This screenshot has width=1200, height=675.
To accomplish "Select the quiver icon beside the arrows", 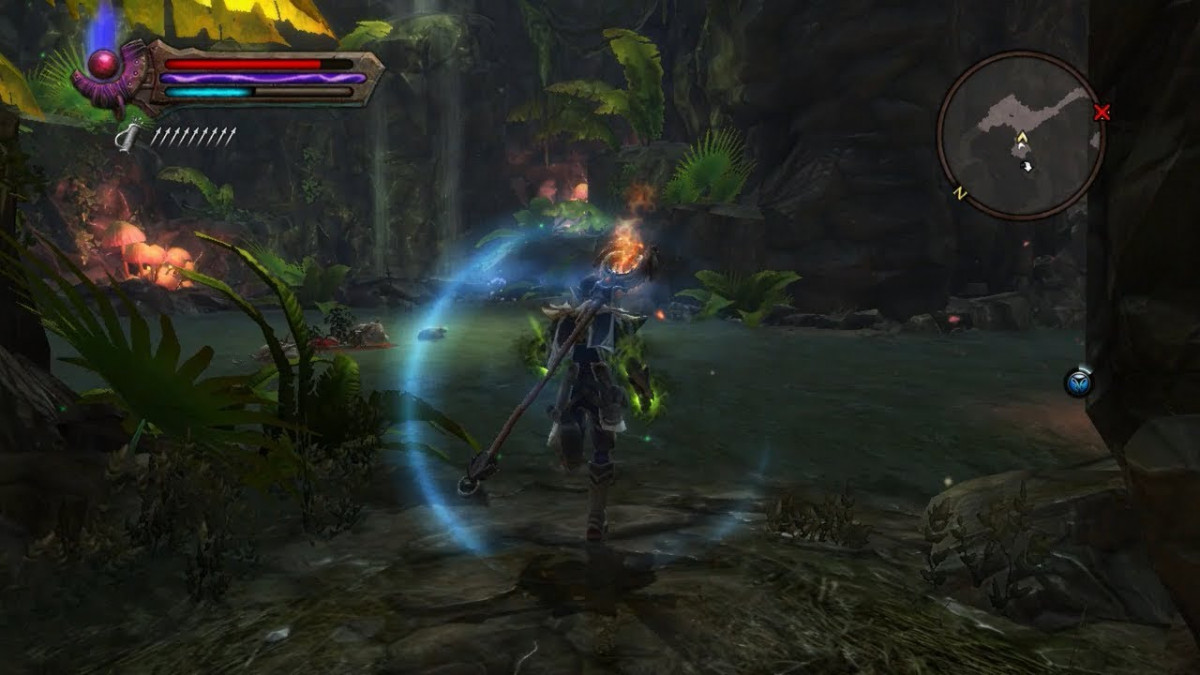I will tap(128, 137).
